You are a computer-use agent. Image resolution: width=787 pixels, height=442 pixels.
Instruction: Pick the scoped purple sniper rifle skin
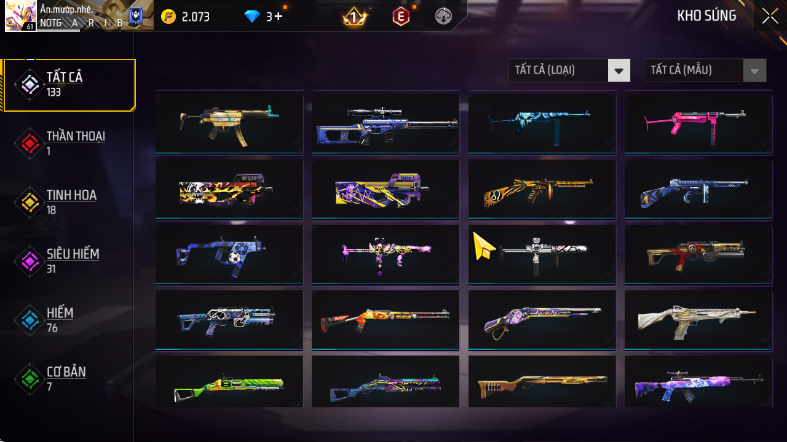click(x=385, y=123)
